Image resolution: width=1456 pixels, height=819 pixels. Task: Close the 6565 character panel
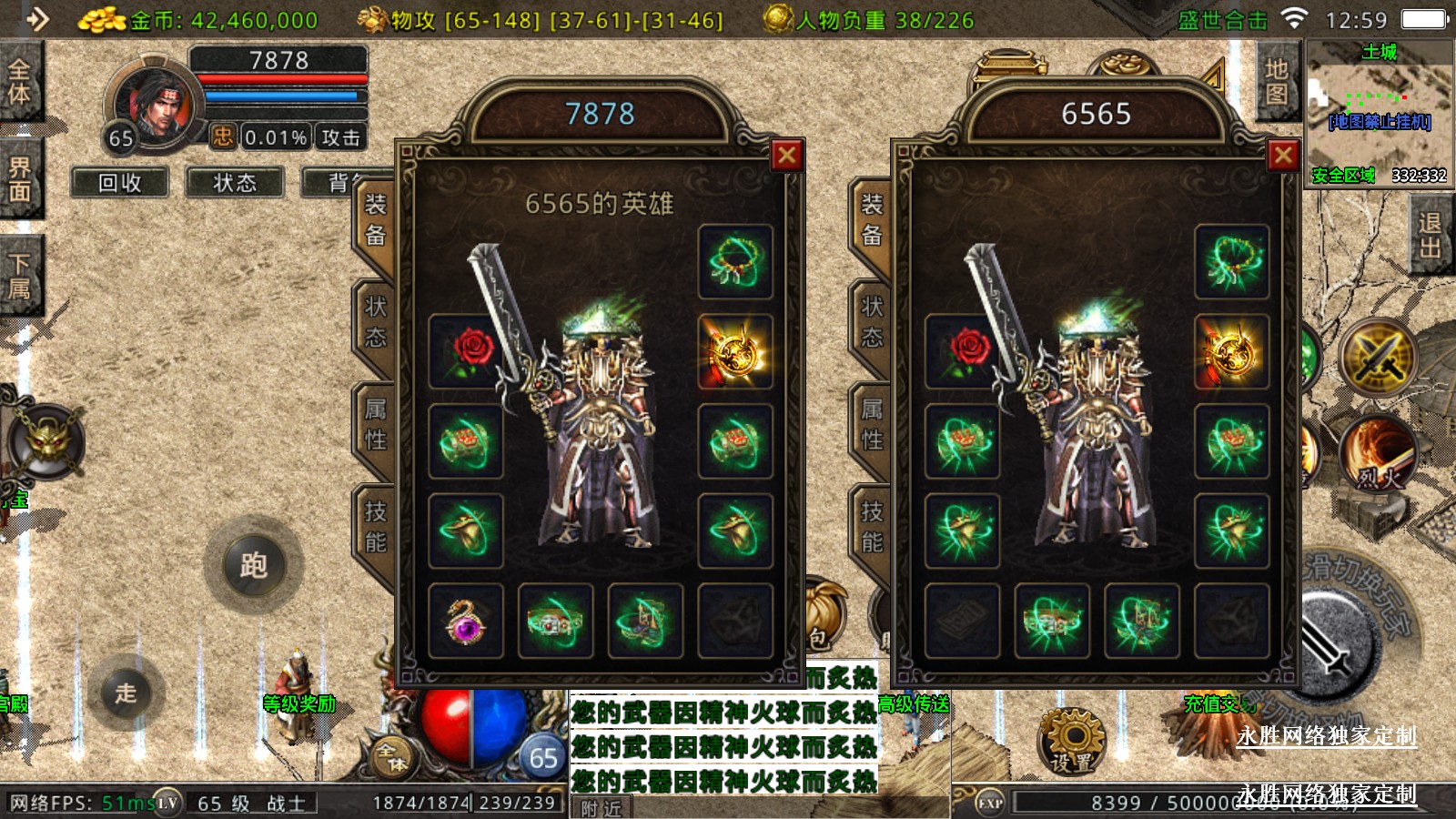1283,156
